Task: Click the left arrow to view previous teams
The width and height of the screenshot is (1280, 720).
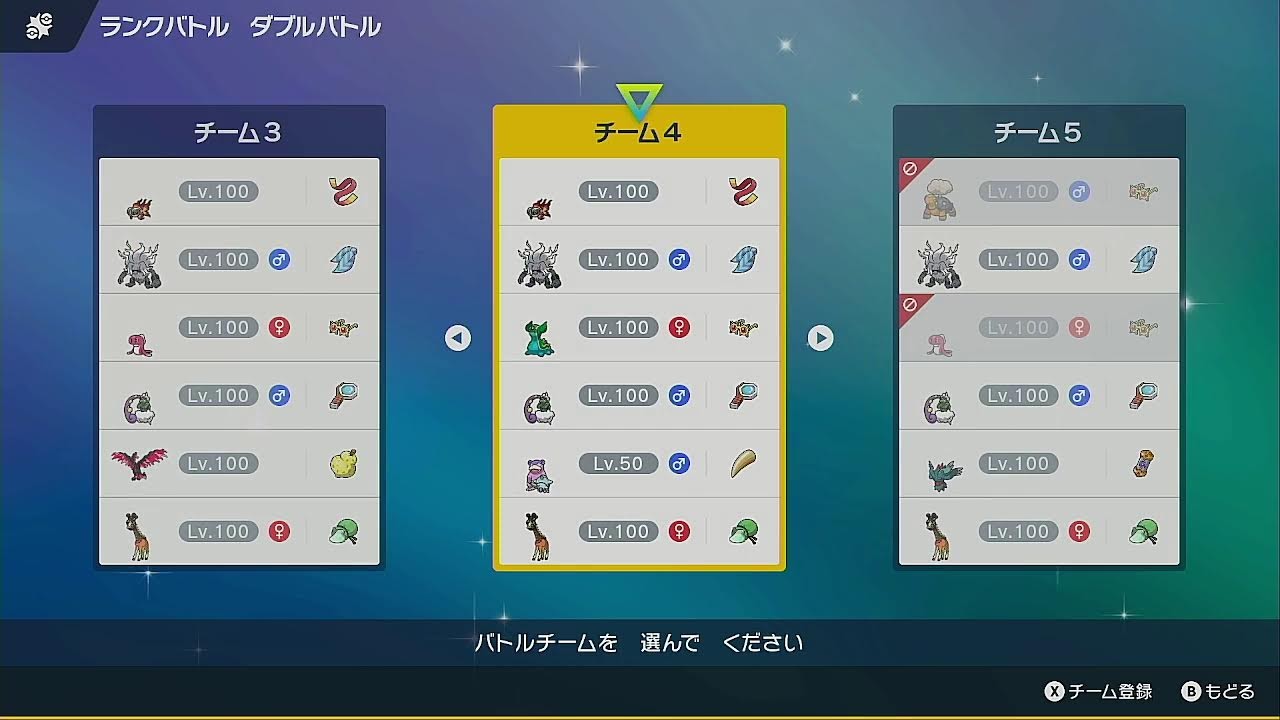Action: [x=457, y=338]
